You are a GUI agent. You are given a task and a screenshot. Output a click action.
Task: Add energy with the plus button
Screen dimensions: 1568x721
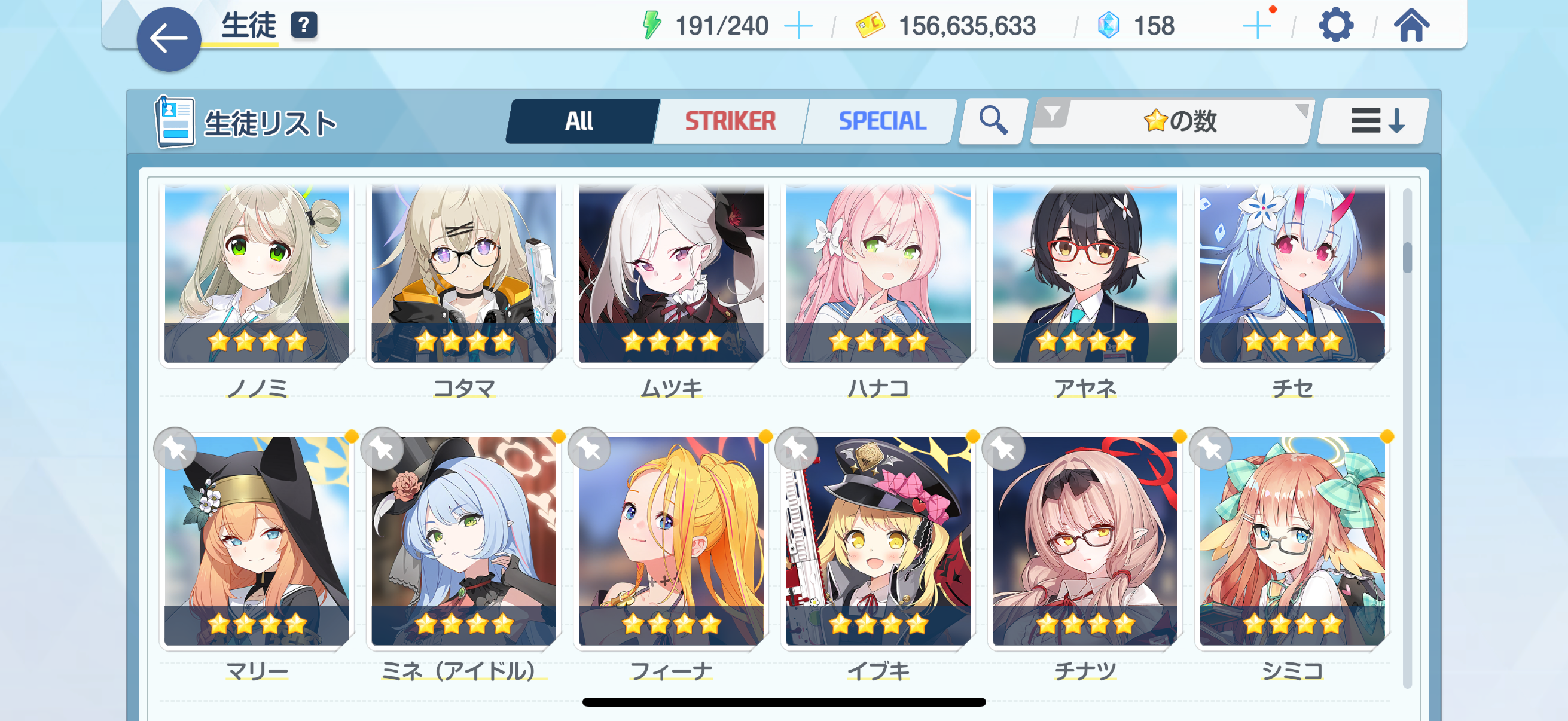point(798,26)
